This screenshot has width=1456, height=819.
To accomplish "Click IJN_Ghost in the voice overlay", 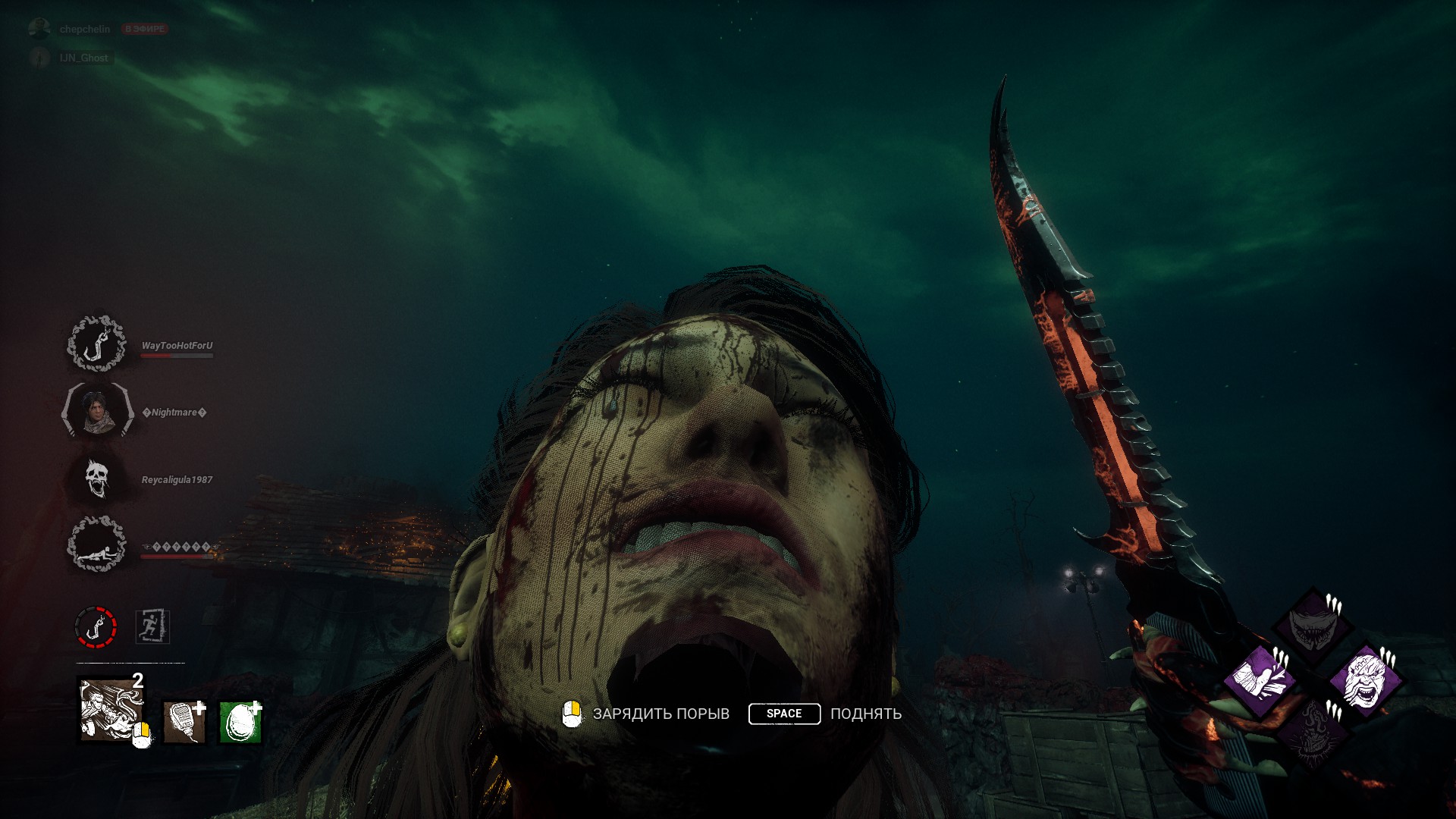I will click(x=83, y=58).
